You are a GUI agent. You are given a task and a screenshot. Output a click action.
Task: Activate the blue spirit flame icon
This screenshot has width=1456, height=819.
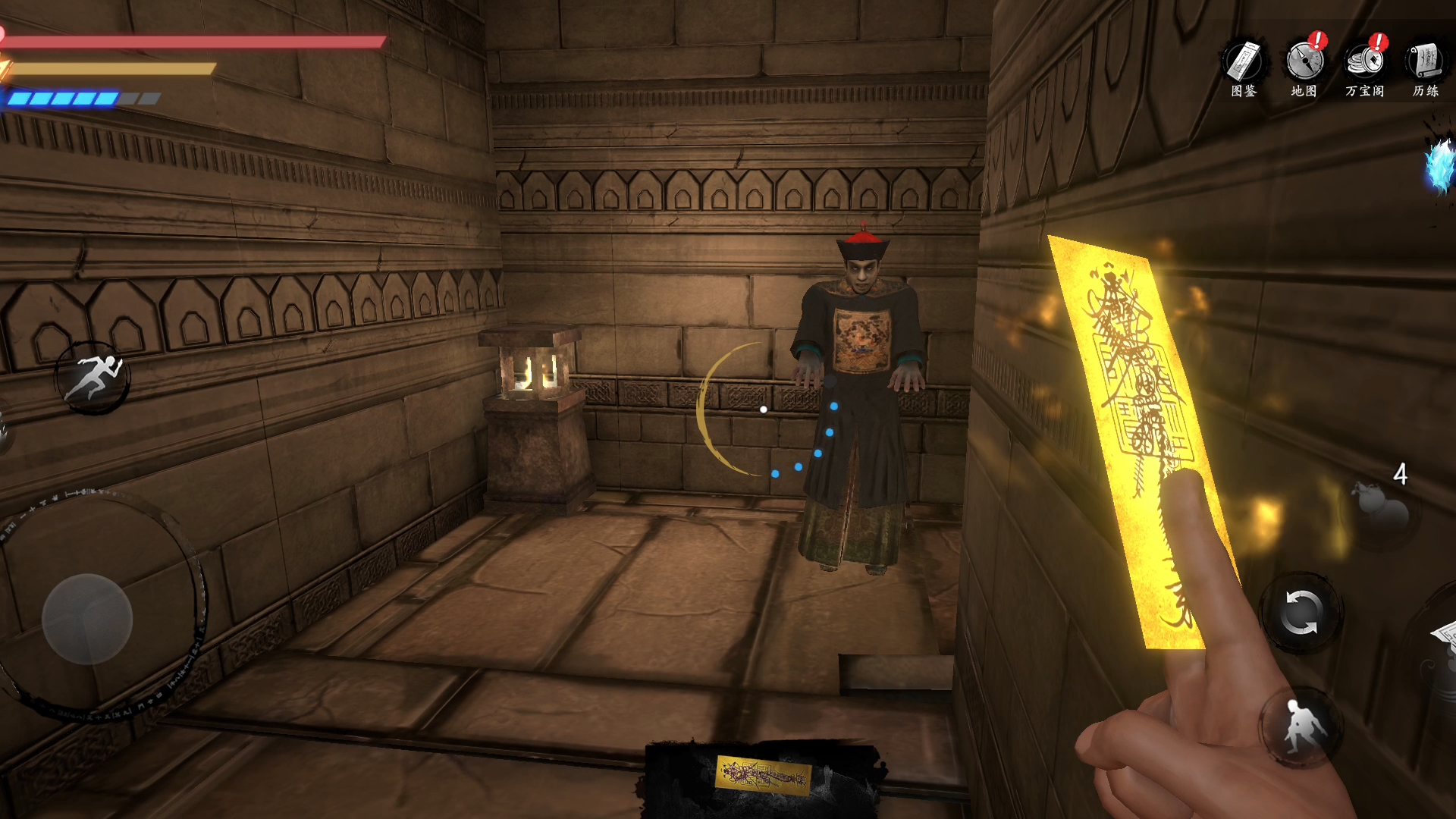click(1439, 167)
